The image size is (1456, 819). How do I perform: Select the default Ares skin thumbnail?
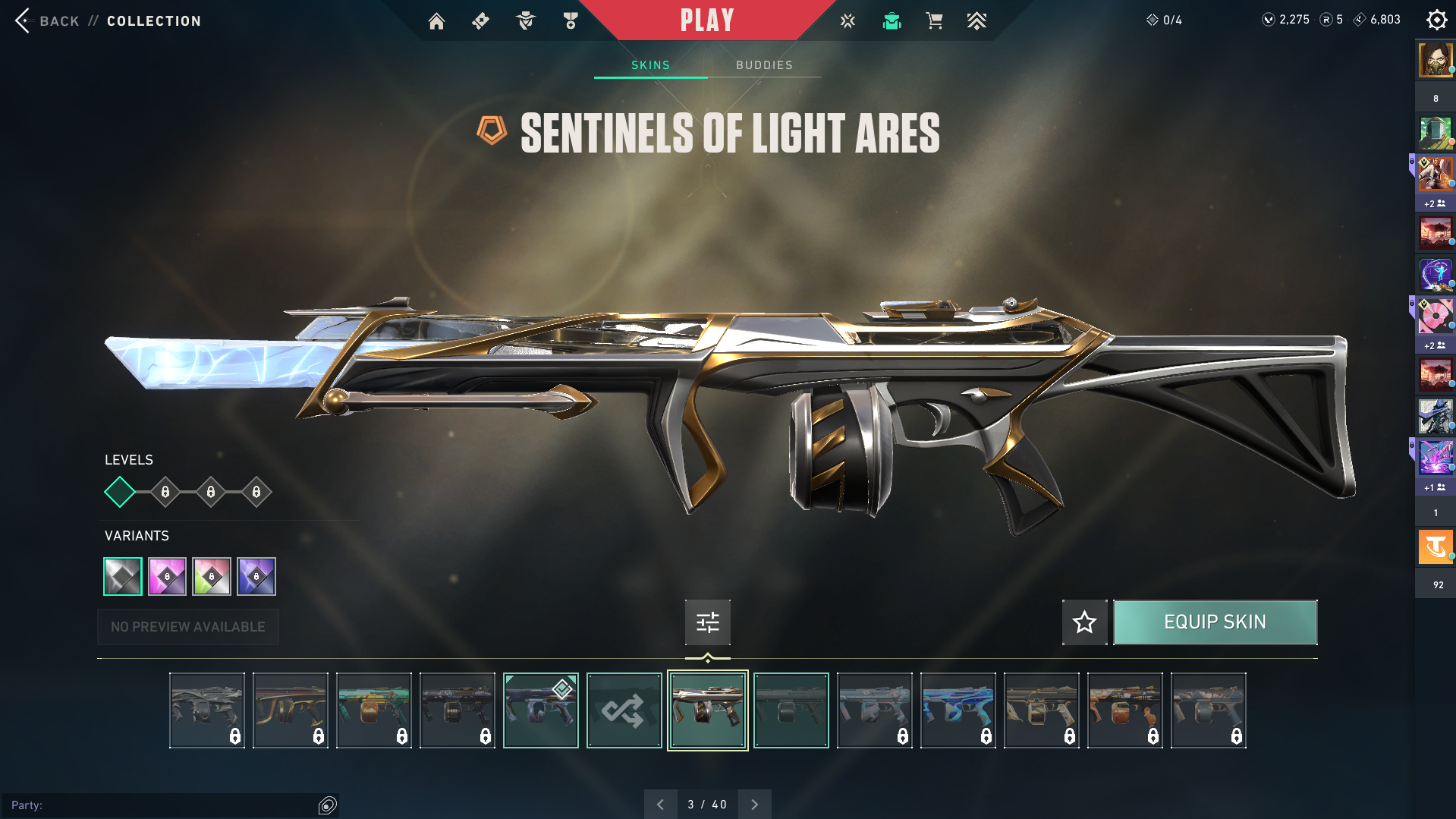tap(791, 710)
